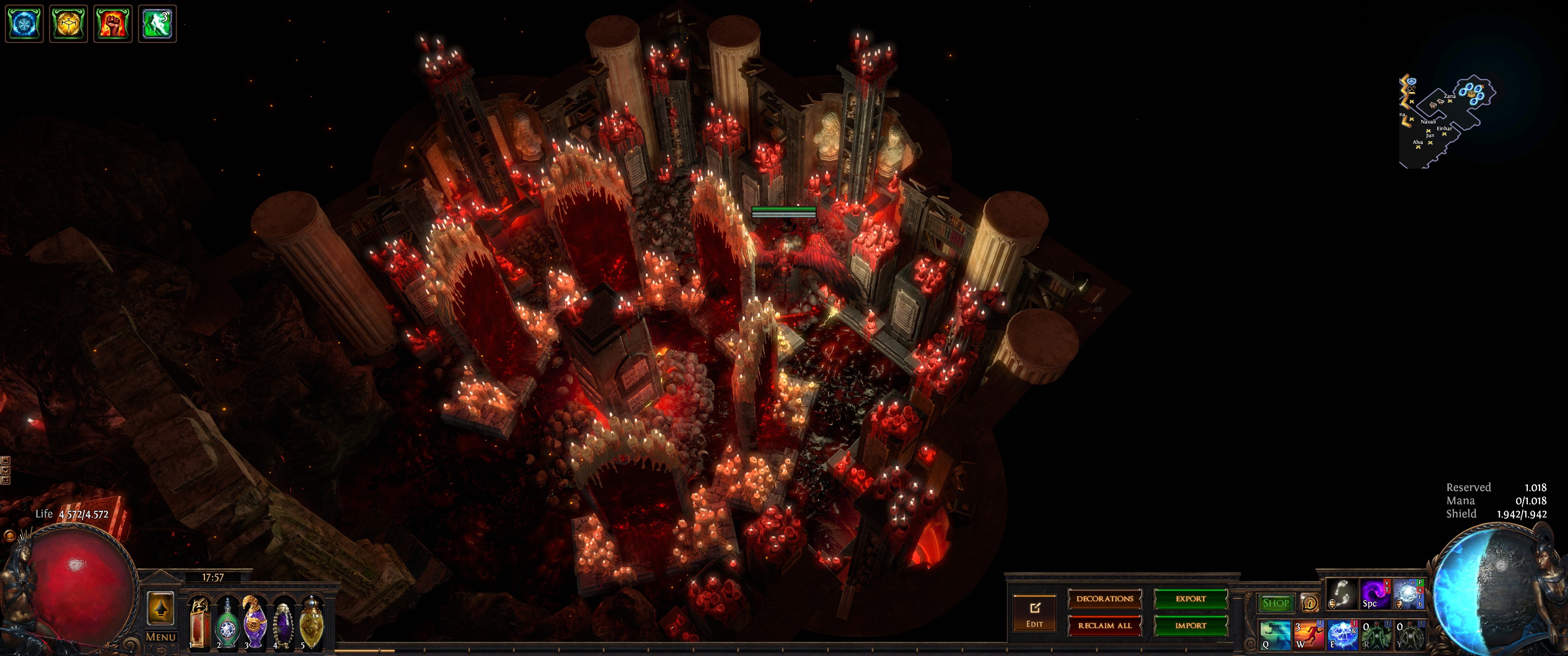The height and width of the screenshot is (656, 1568).
Task: Click the hideout Edit button
Action: coord(1034,613)
